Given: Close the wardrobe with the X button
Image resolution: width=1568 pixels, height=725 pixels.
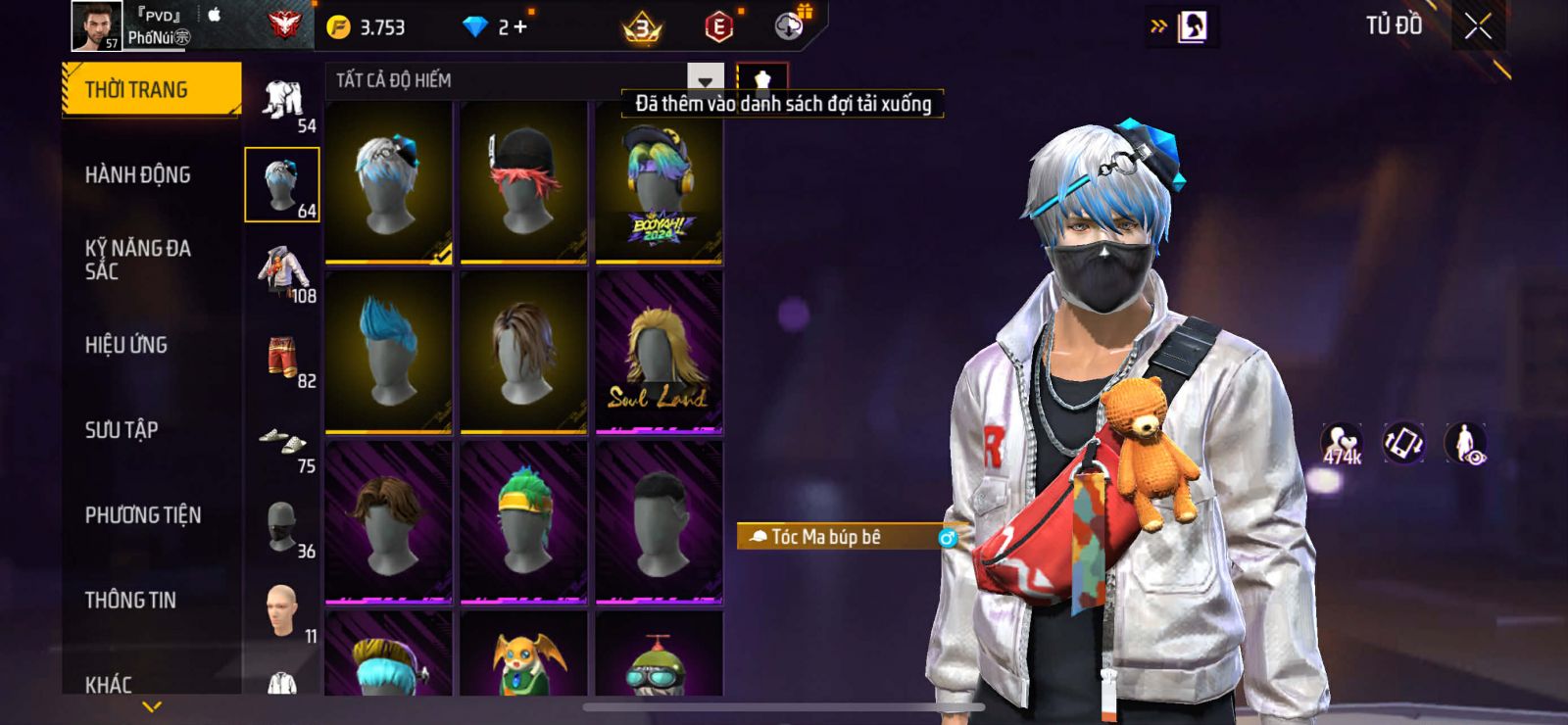Looking at the screenshot, I should coord(1478,26).
